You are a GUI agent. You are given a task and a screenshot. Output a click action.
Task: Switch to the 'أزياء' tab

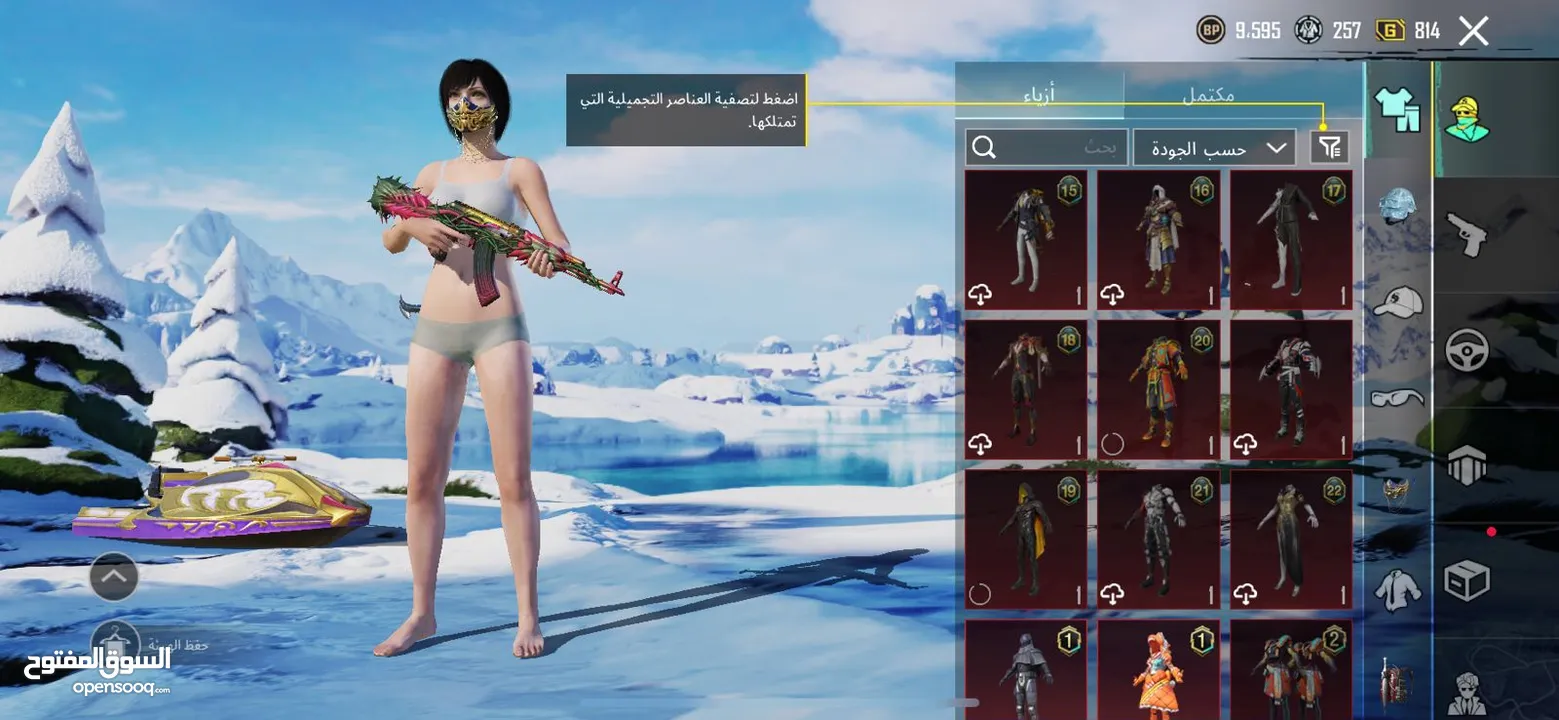tap(1040, 92)
